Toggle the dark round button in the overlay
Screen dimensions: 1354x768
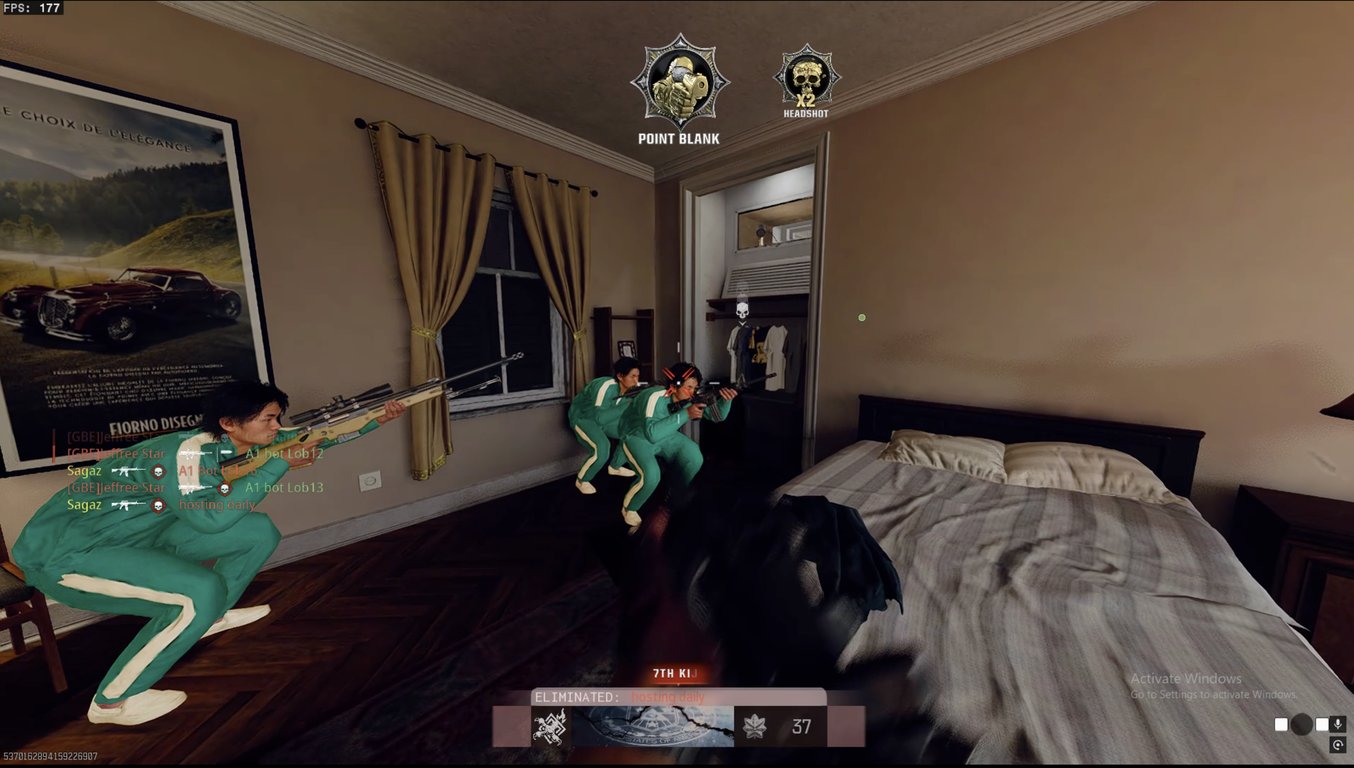pos(1301,724)
